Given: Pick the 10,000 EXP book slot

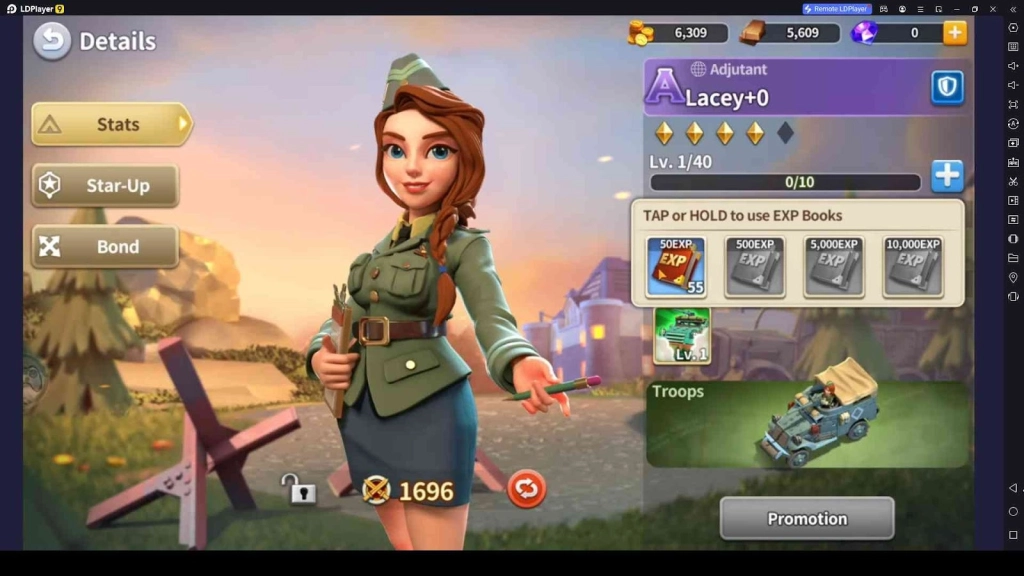Looking at the screenshot, I should coord(912,267).
